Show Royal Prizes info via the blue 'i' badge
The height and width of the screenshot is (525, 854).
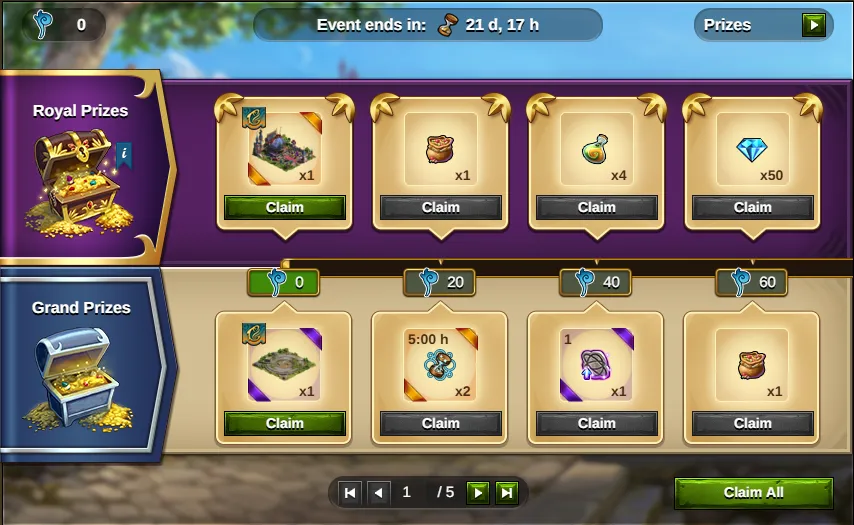(x=124, y=153)
